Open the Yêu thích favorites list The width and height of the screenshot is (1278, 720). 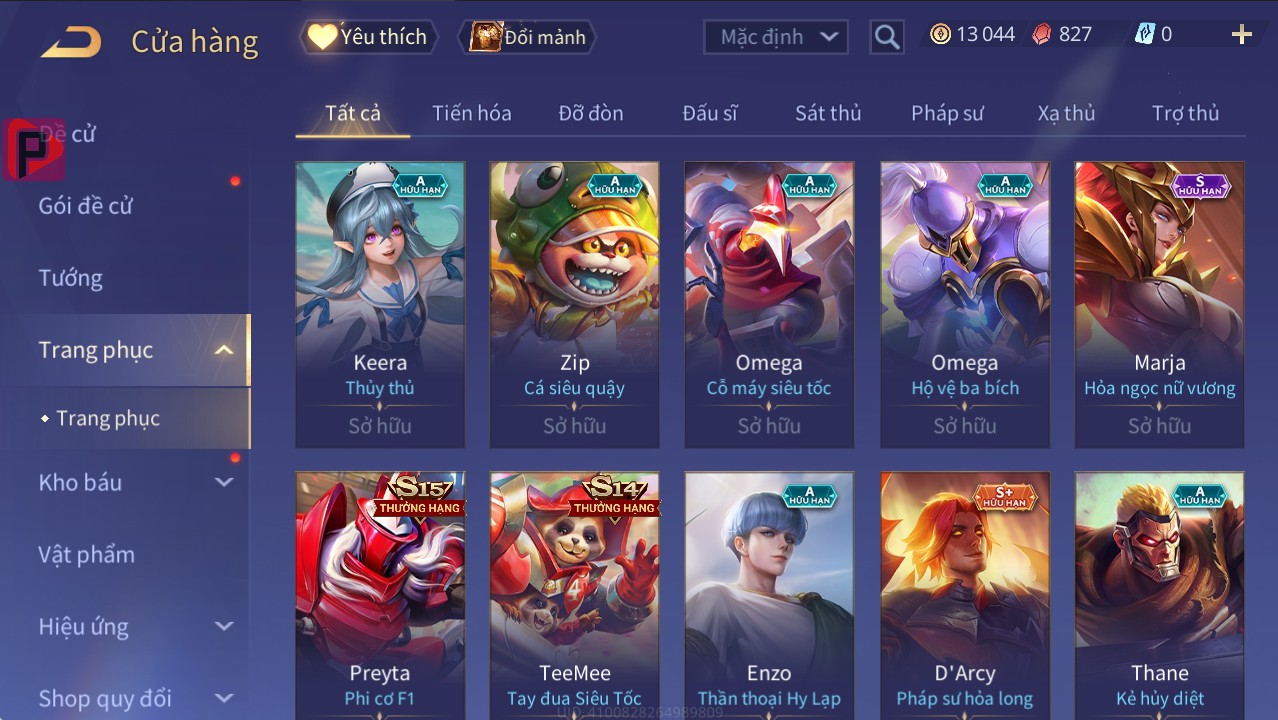tap(368, 37)
